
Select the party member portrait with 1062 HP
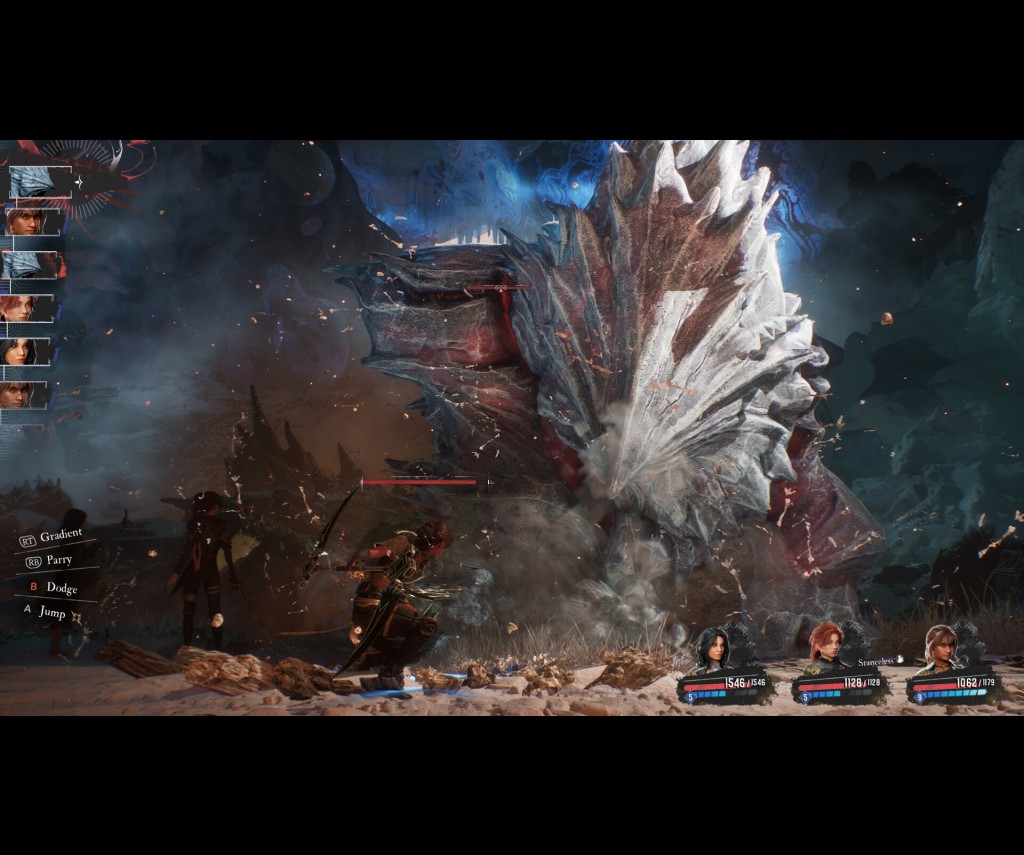click(940, 648)
